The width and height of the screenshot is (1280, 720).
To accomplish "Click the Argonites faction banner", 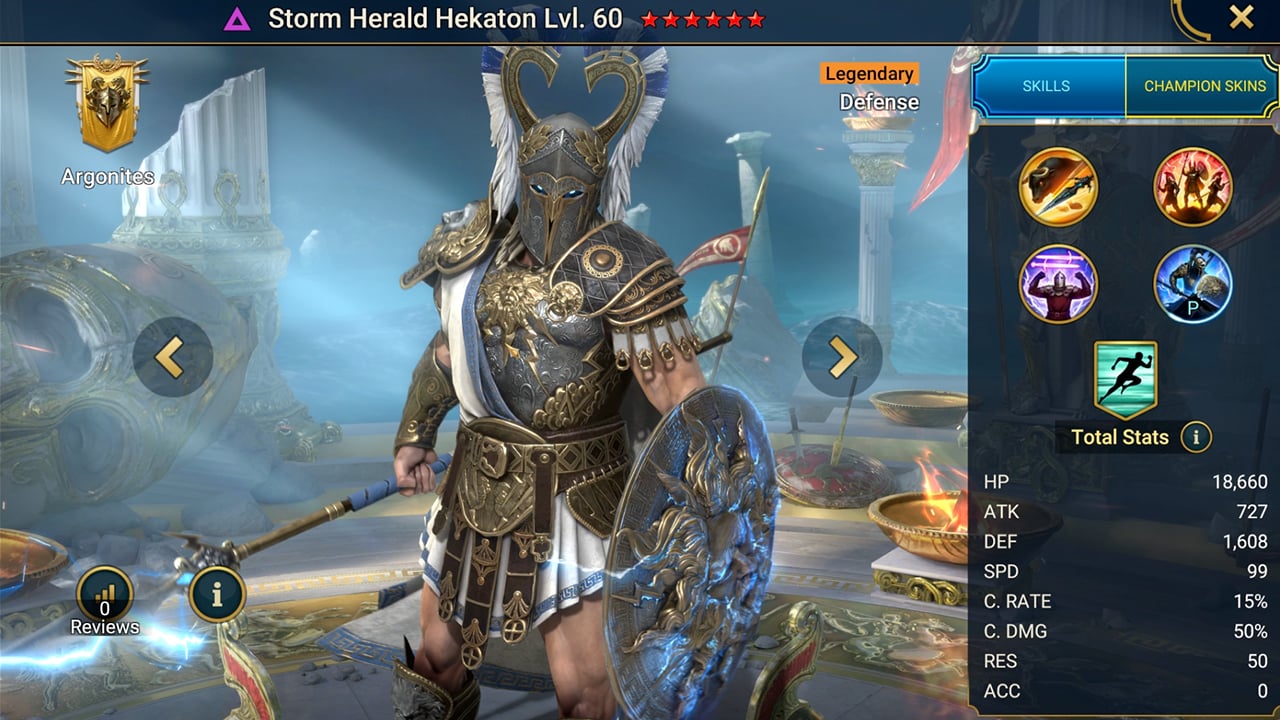I will (107, 103).
